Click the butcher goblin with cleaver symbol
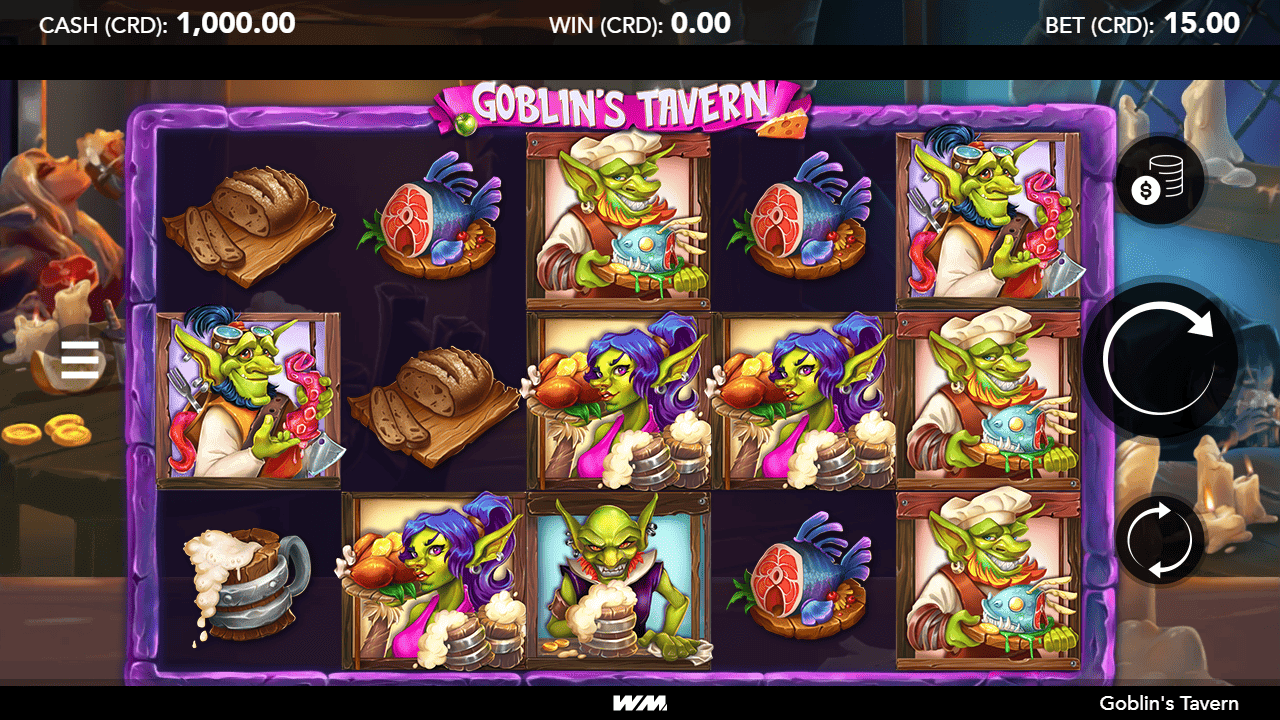The height and width of the screenshot is (720, 1280). [x=247, y=400]
